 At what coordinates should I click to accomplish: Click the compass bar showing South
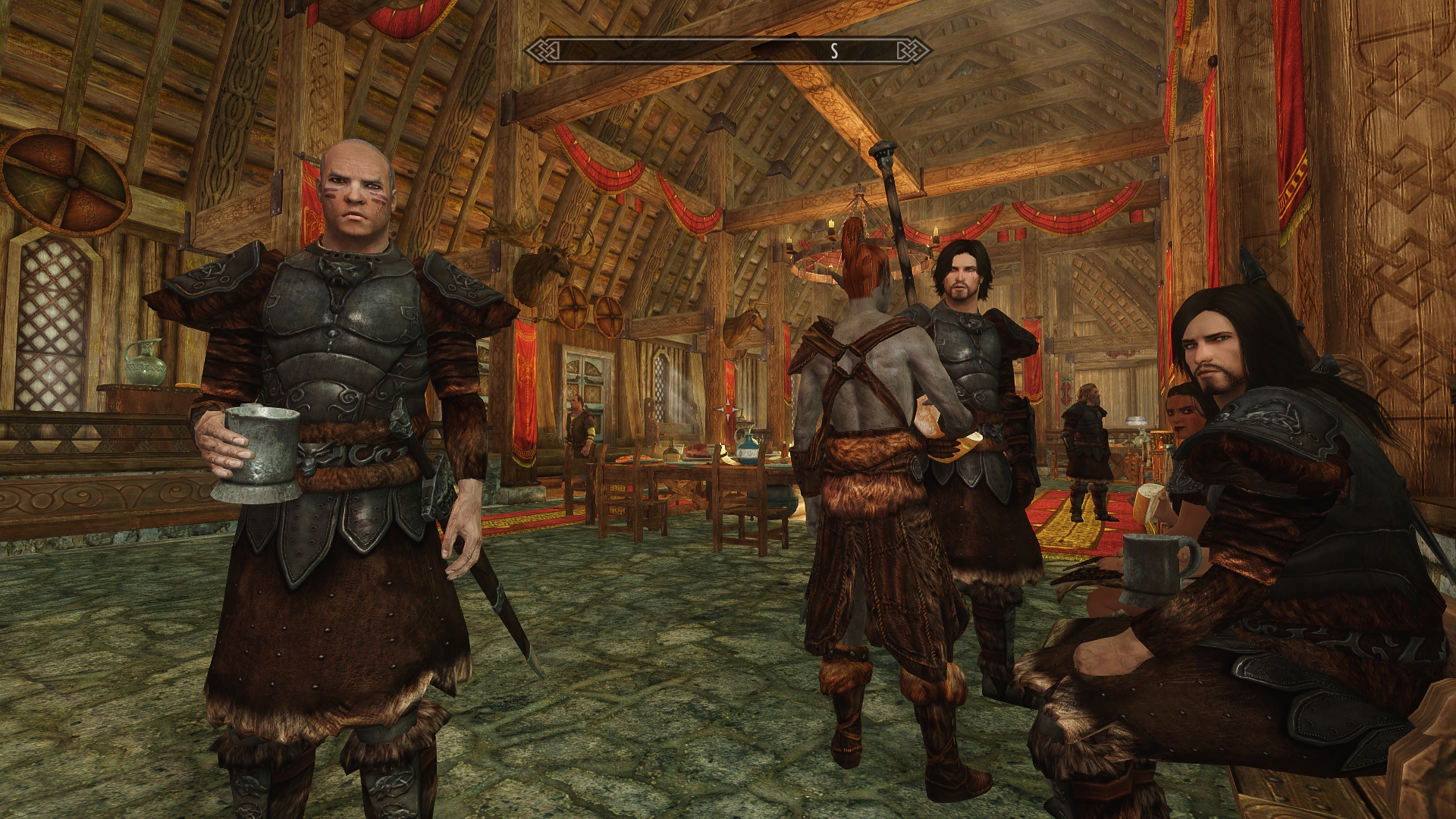point(728,51)
